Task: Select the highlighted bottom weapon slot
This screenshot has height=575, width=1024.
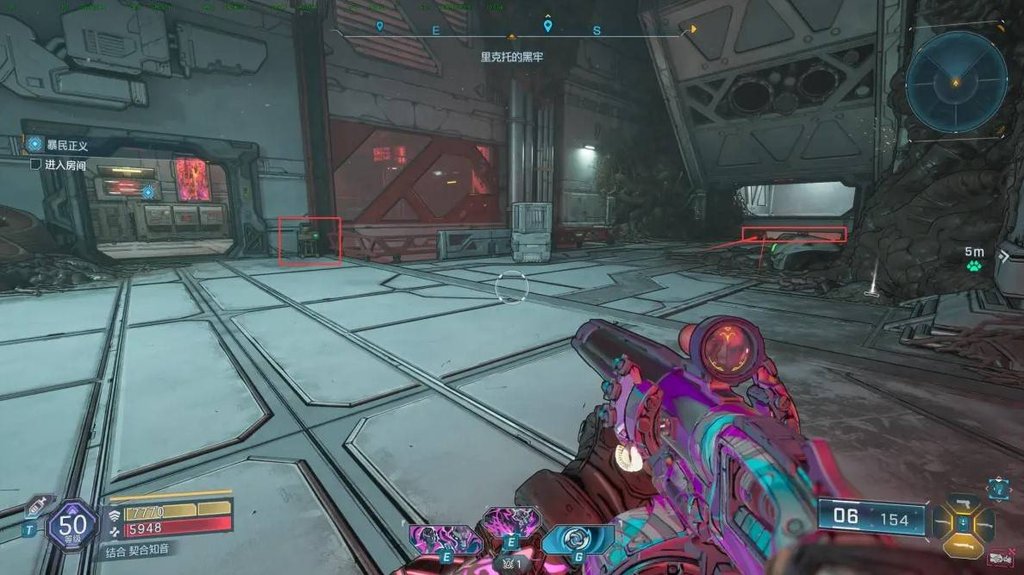Action: 964,545
